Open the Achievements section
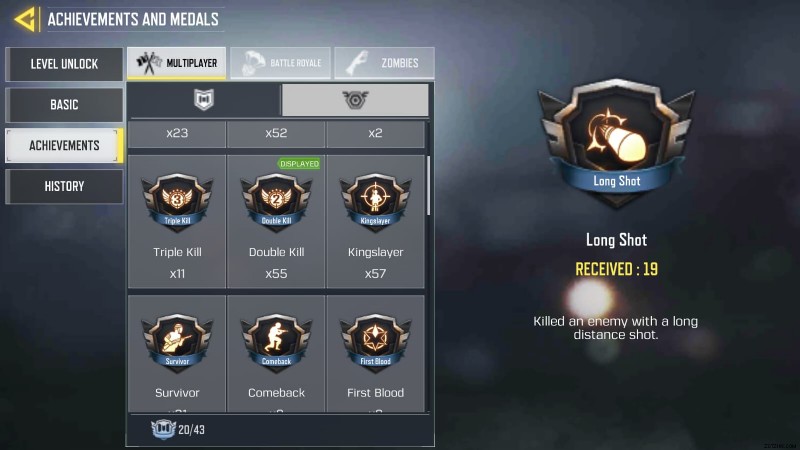The height and width of the screenshot is (450, 800). pos(64,145)
